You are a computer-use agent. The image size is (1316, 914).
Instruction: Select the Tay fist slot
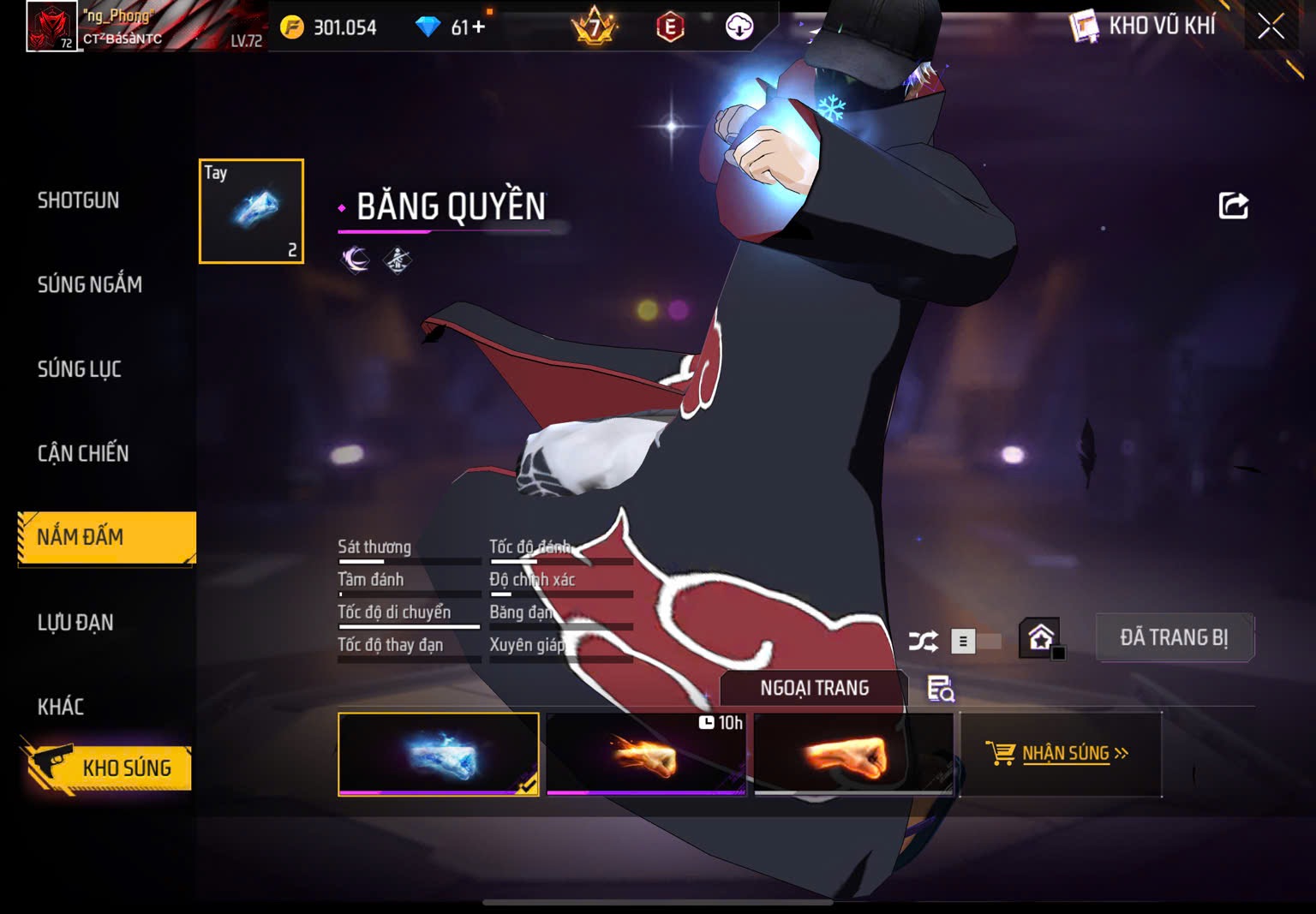pos(251,211)
